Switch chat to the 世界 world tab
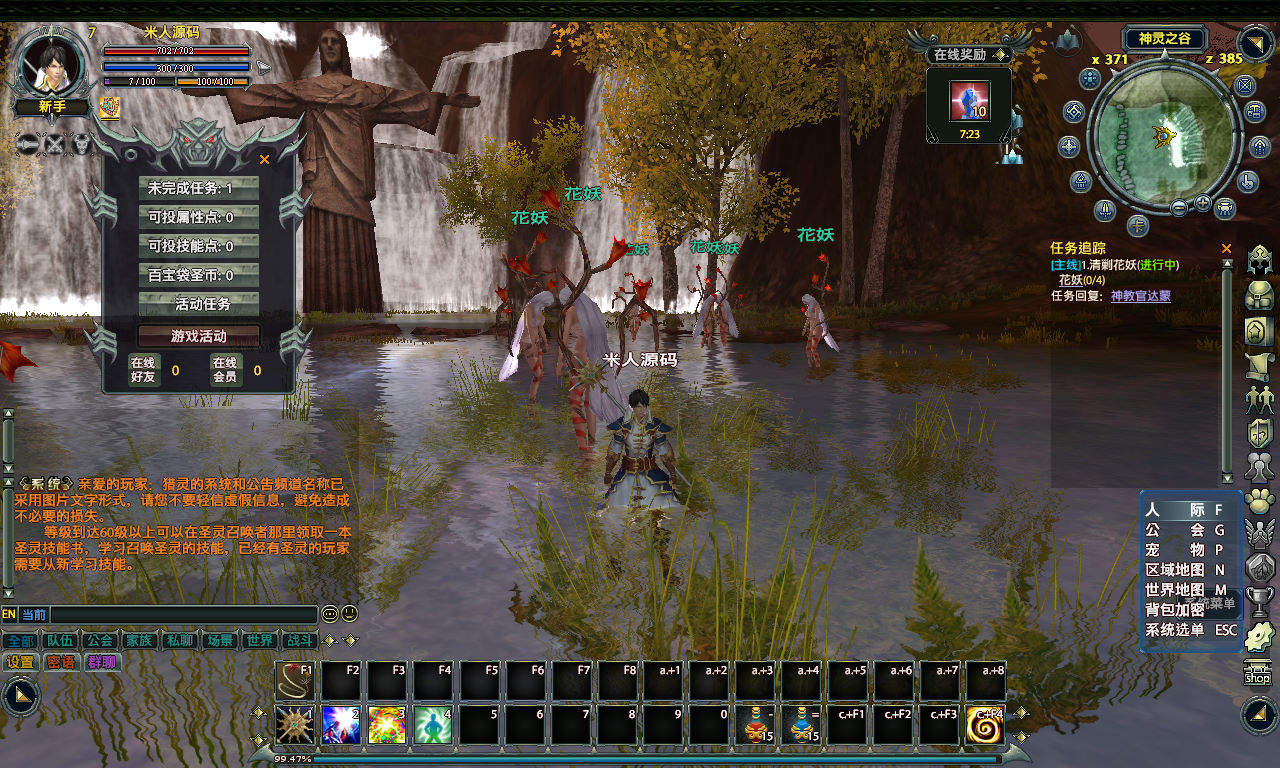This screenshot has height=768, width=1280. (260, 640)
